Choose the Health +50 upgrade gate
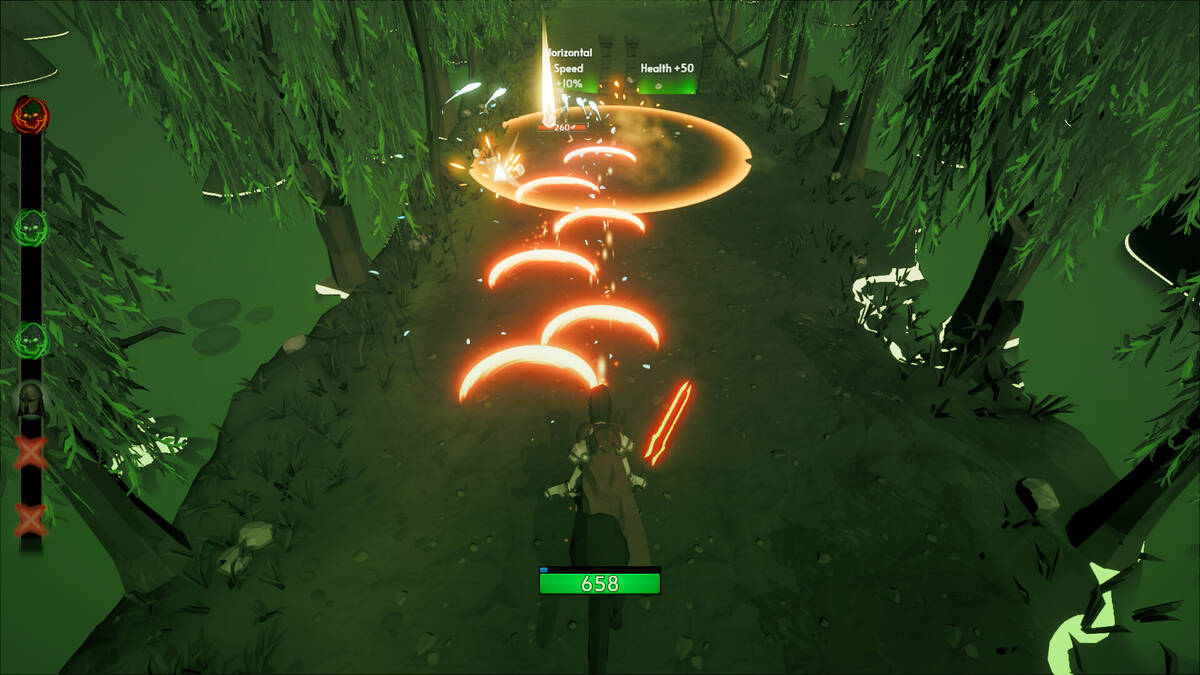 (x=667, y=77)
